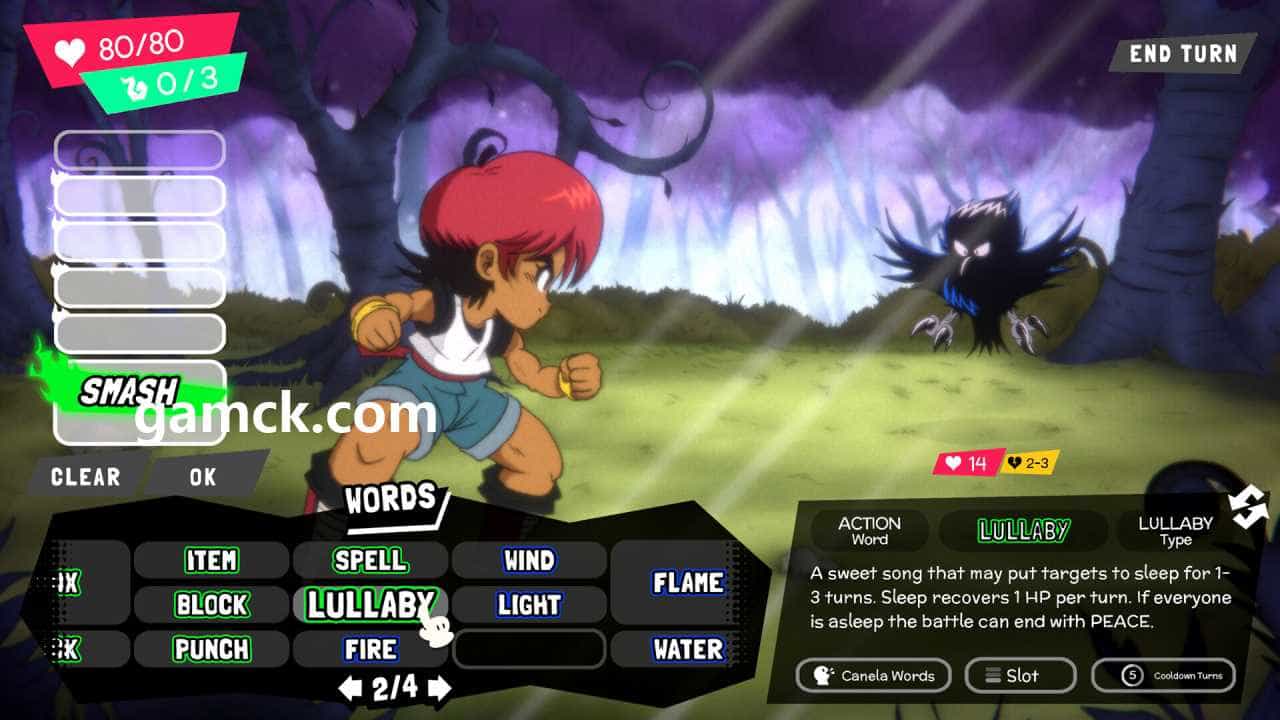Choose the WATER word
The image size is (1280, 720).
coord(689,649)
